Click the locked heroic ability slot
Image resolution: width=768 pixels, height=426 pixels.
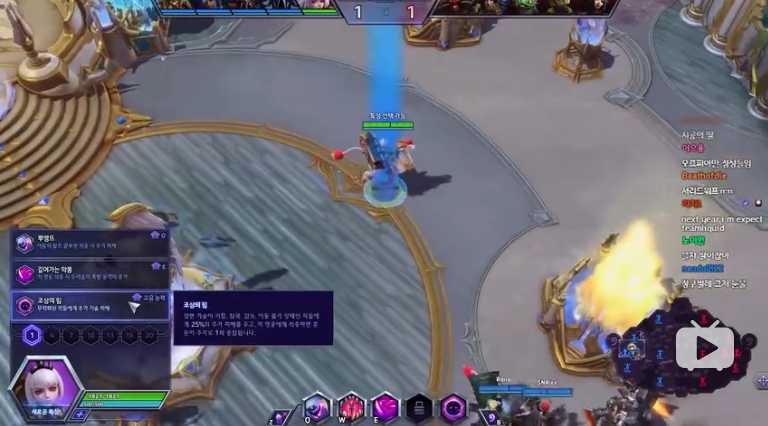pos(419,407)
